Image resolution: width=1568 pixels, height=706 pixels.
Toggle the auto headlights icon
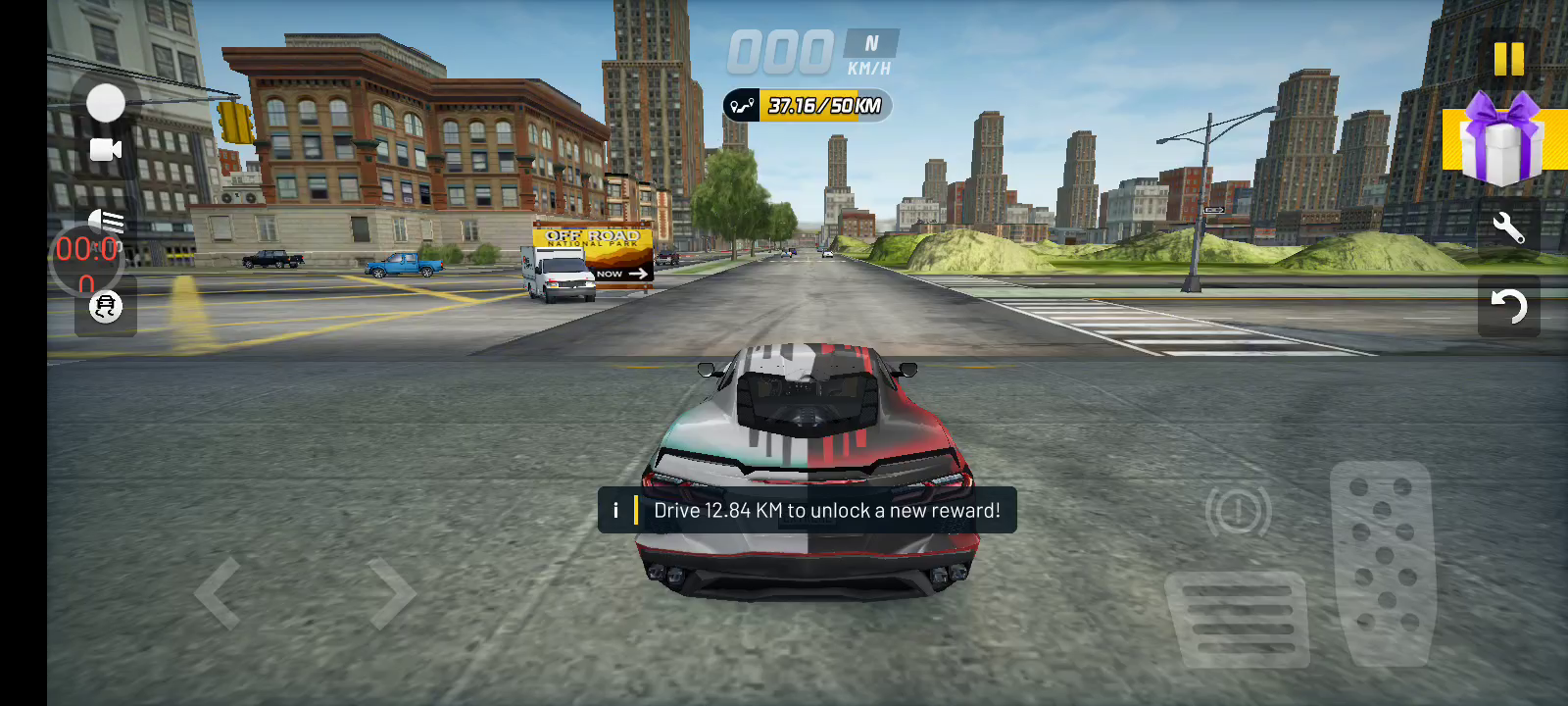106,221
